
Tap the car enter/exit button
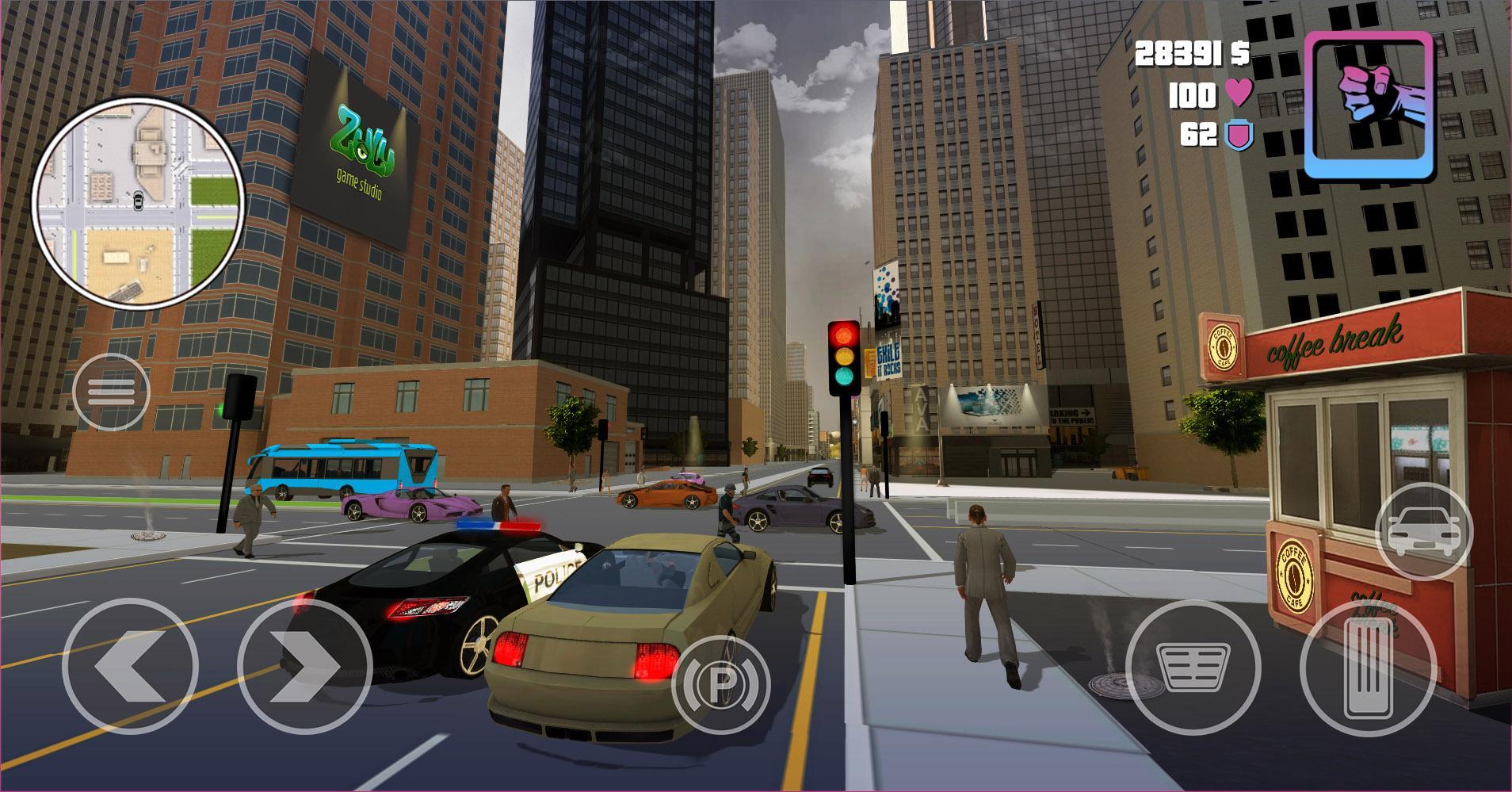[x=1423, y=529]
